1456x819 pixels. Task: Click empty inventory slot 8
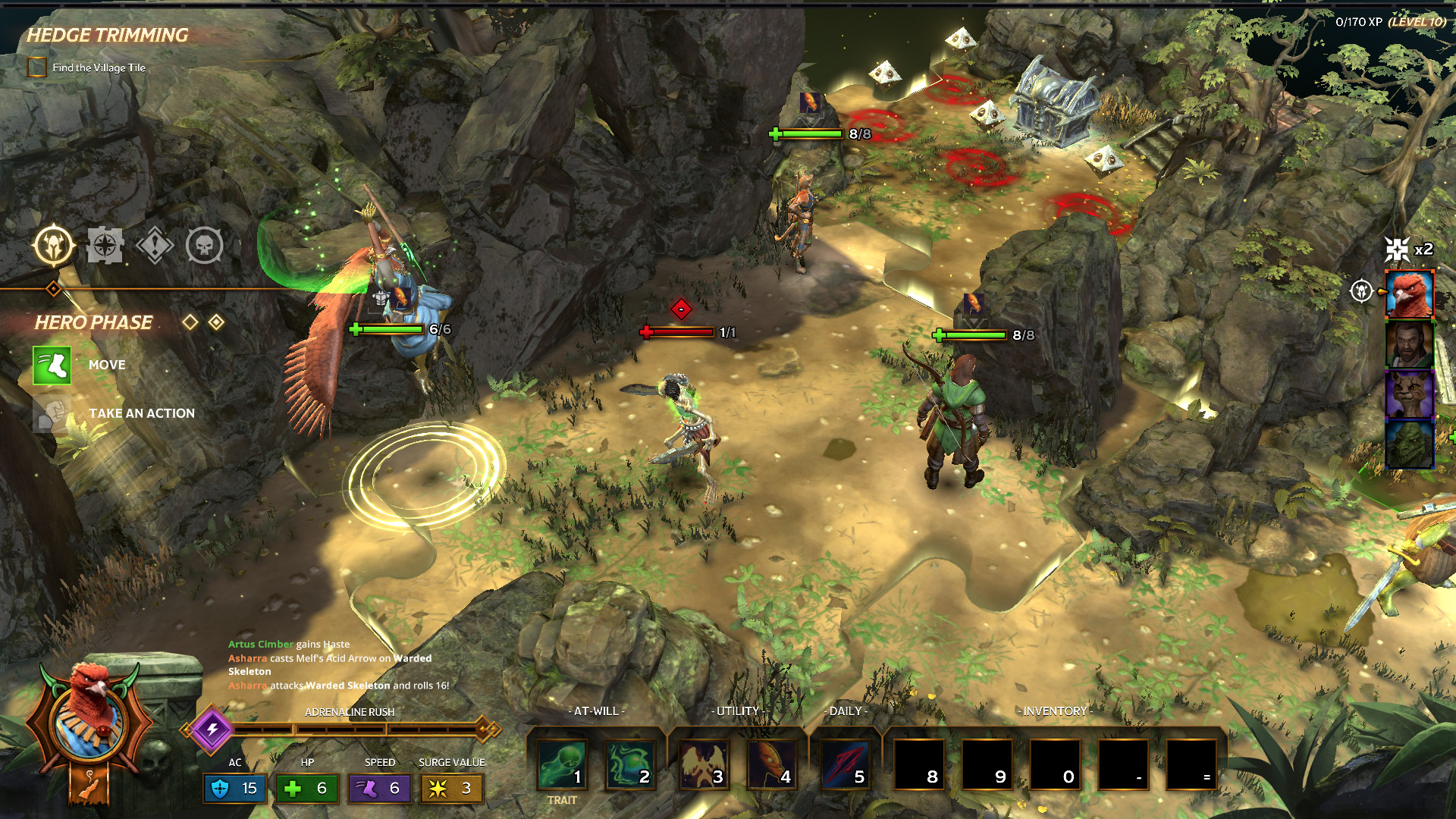[918, 765]
